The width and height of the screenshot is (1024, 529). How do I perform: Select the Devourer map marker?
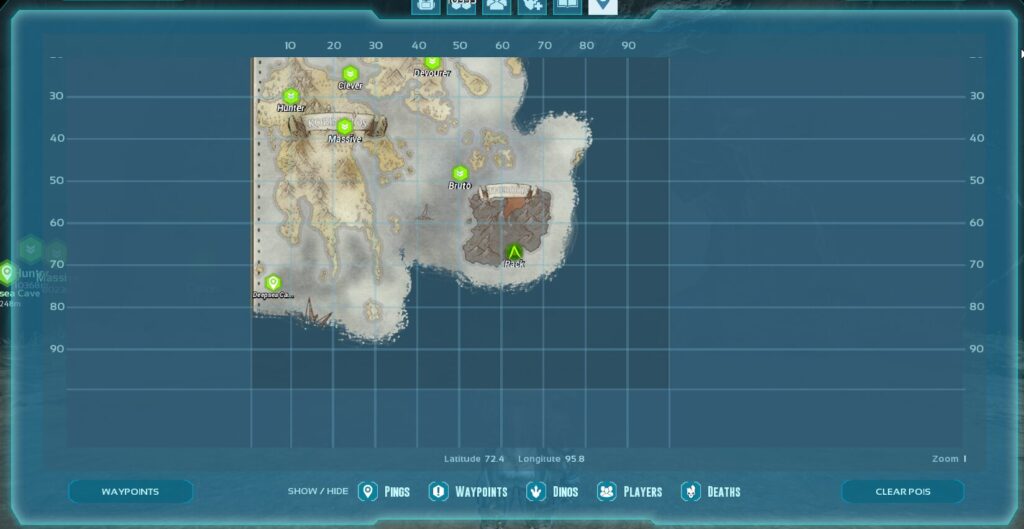coord(432,63)
